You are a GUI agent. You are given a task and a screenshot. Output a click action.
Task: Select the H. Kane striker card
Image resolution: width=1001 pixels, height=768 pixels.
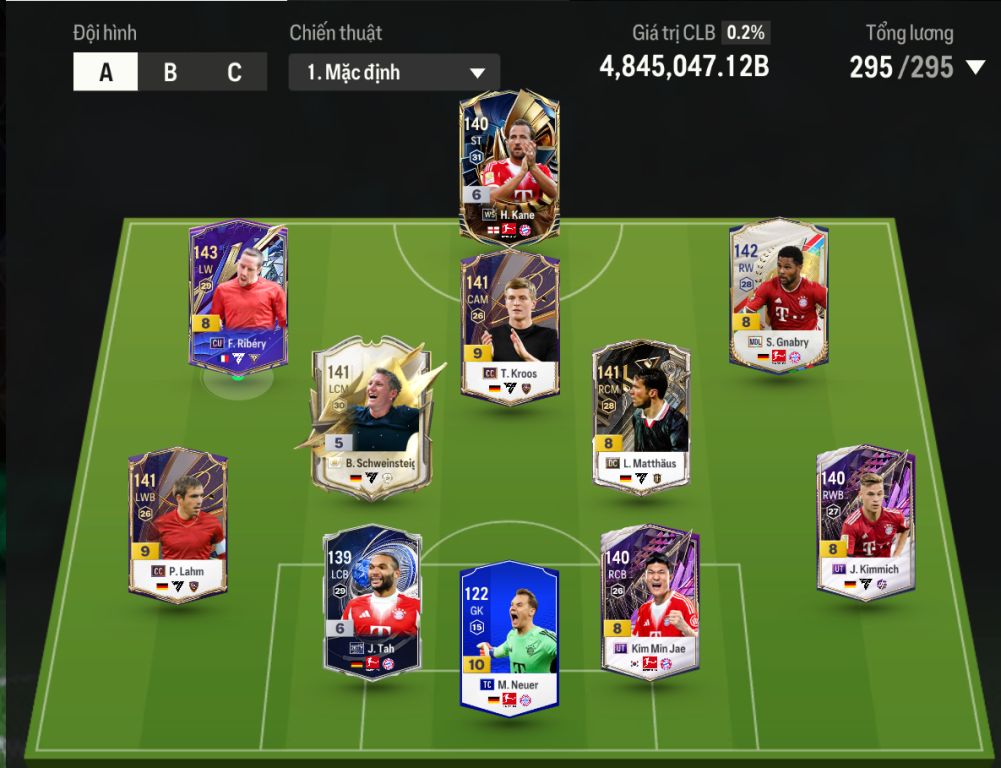[x=509, y=166]
